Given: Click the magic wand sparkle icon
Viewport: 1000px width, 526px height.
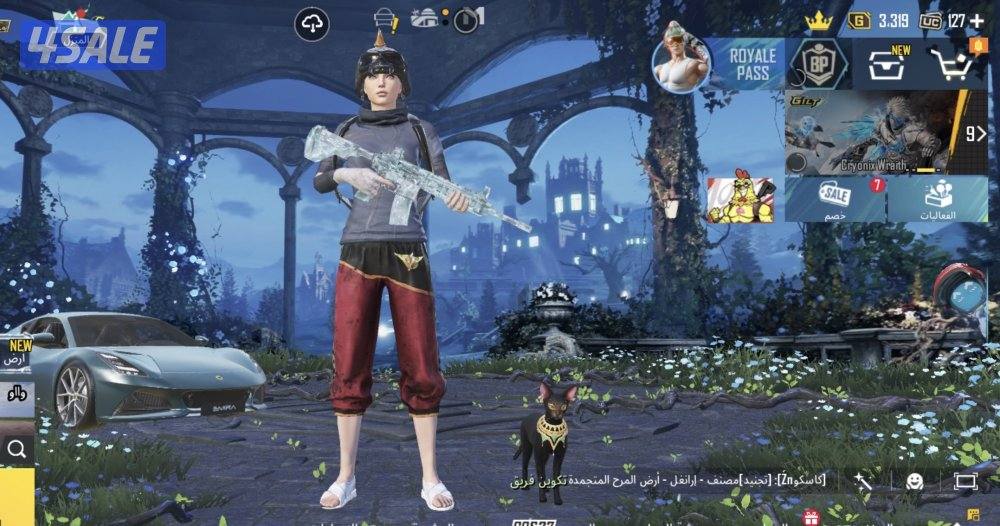Looking at the screenshot, I should [x=863, y=482].
